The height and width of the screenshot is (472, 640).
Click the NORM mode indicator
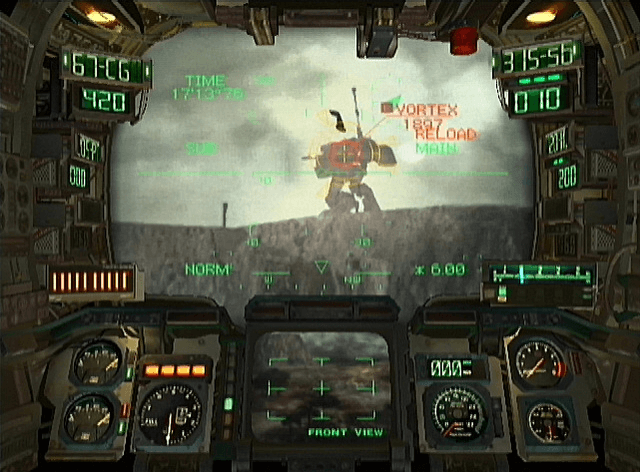coord(207,269)
